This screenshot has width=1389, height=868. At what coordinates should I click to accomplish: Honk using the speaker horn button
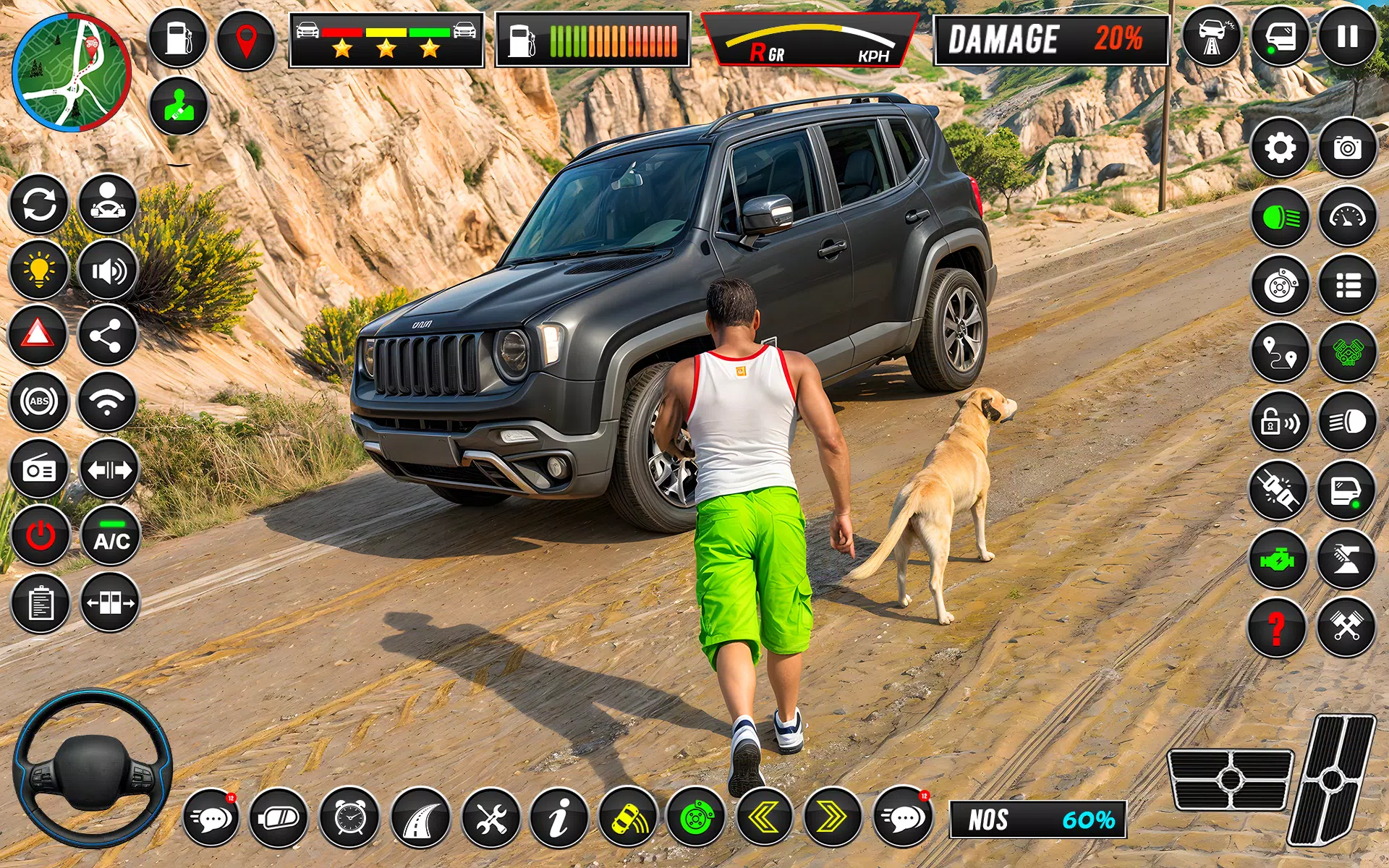(108, 271)
